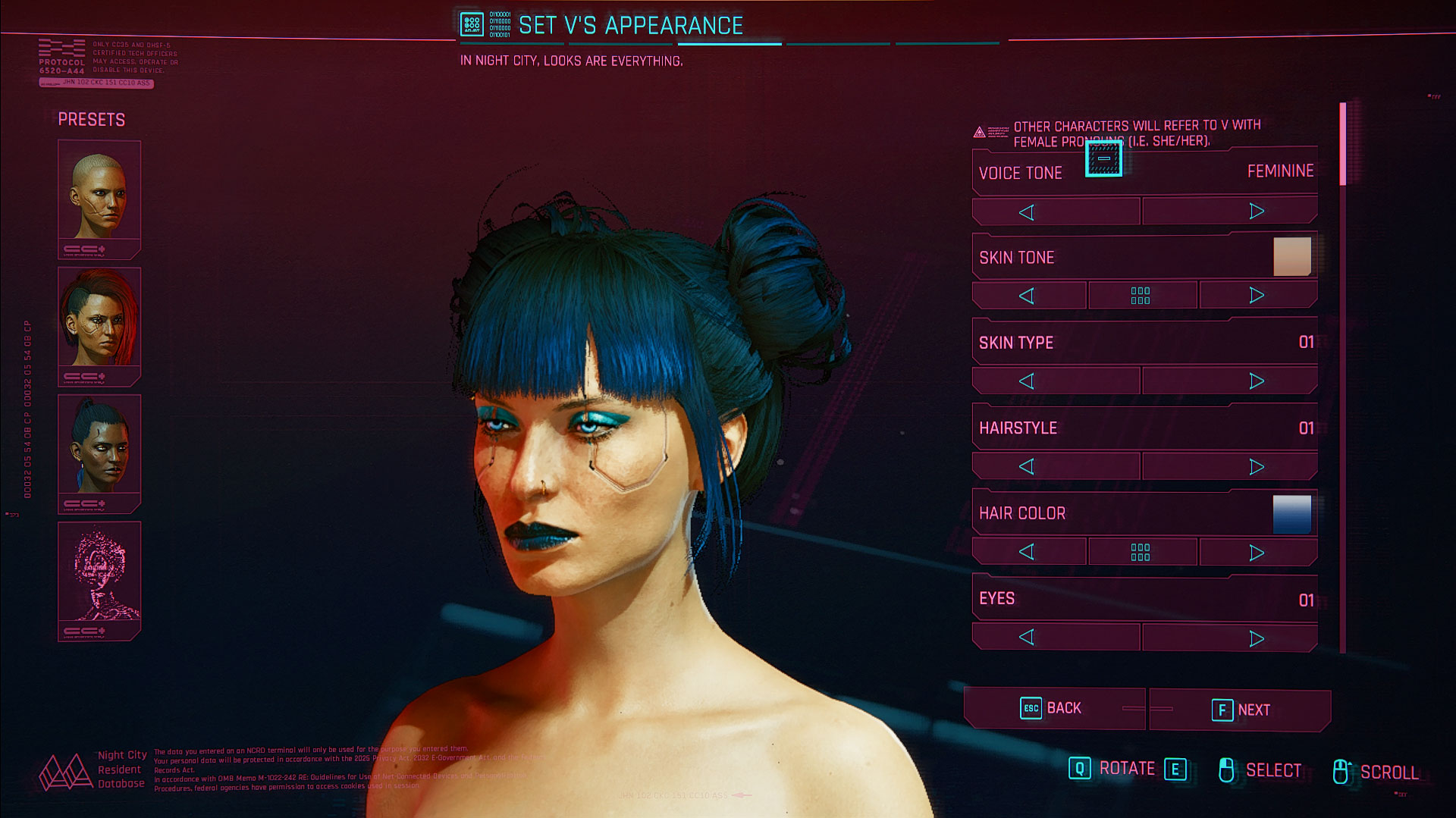Cycle to the next Hairstyle
This screenshot has height=818, width=1456.
(x=1256, y=467)
